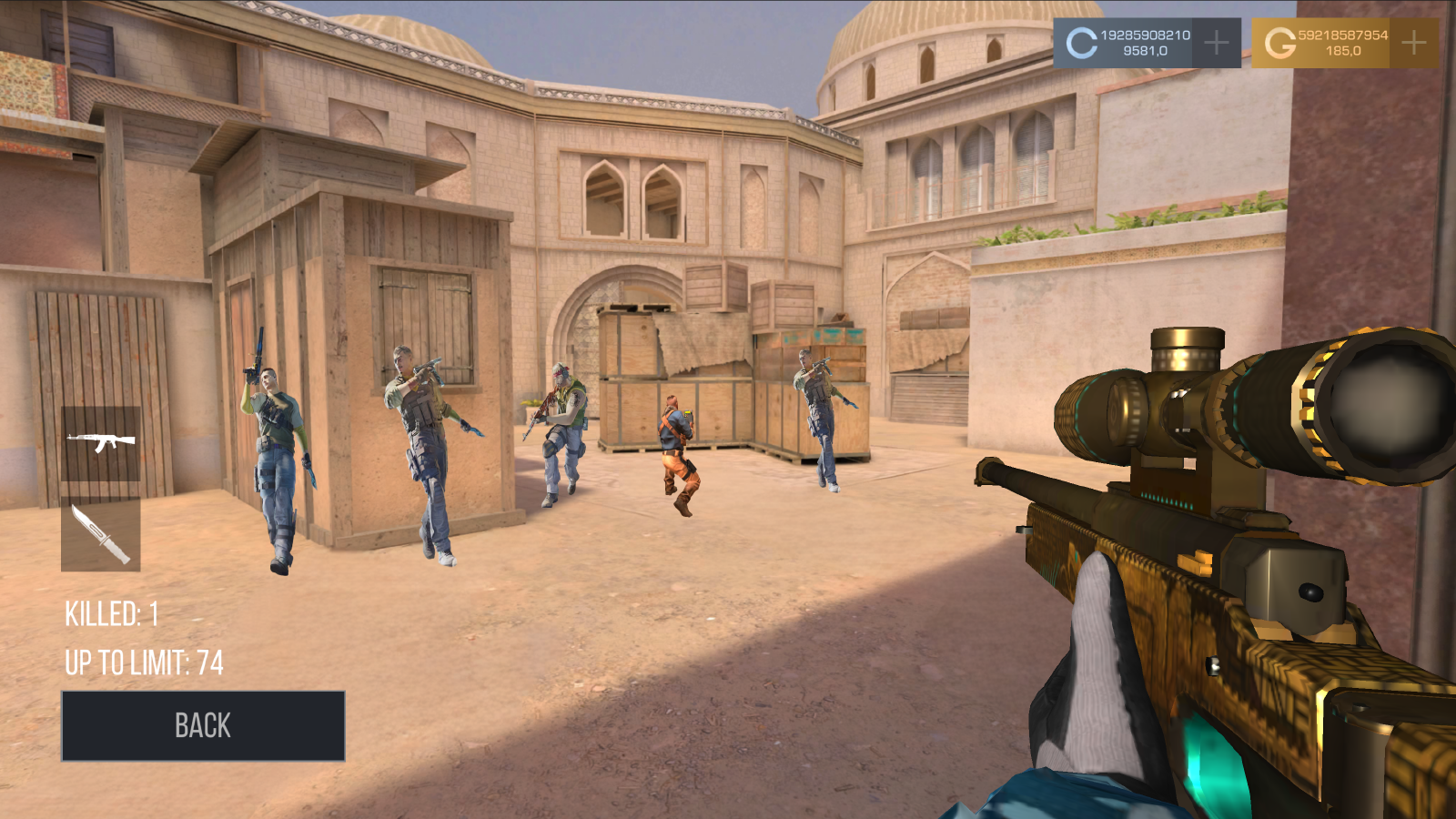Click the 185,0 gold sub-value
The image size is (1456, 819).
tap(1344, 53)
